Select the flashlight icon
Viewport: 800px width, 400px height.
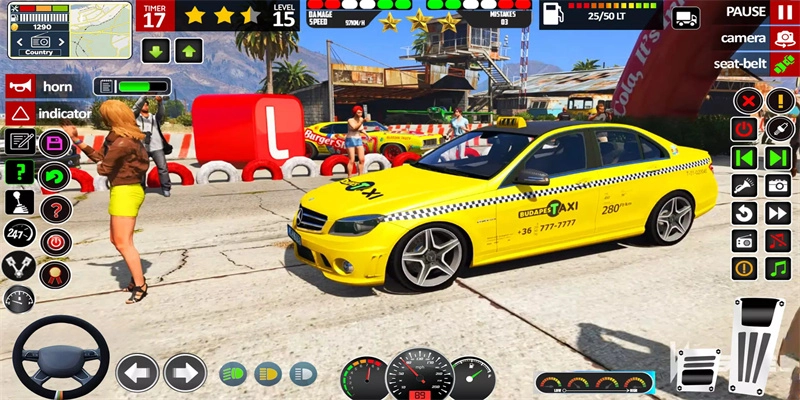pyautogui.click(x=744, y=185)
